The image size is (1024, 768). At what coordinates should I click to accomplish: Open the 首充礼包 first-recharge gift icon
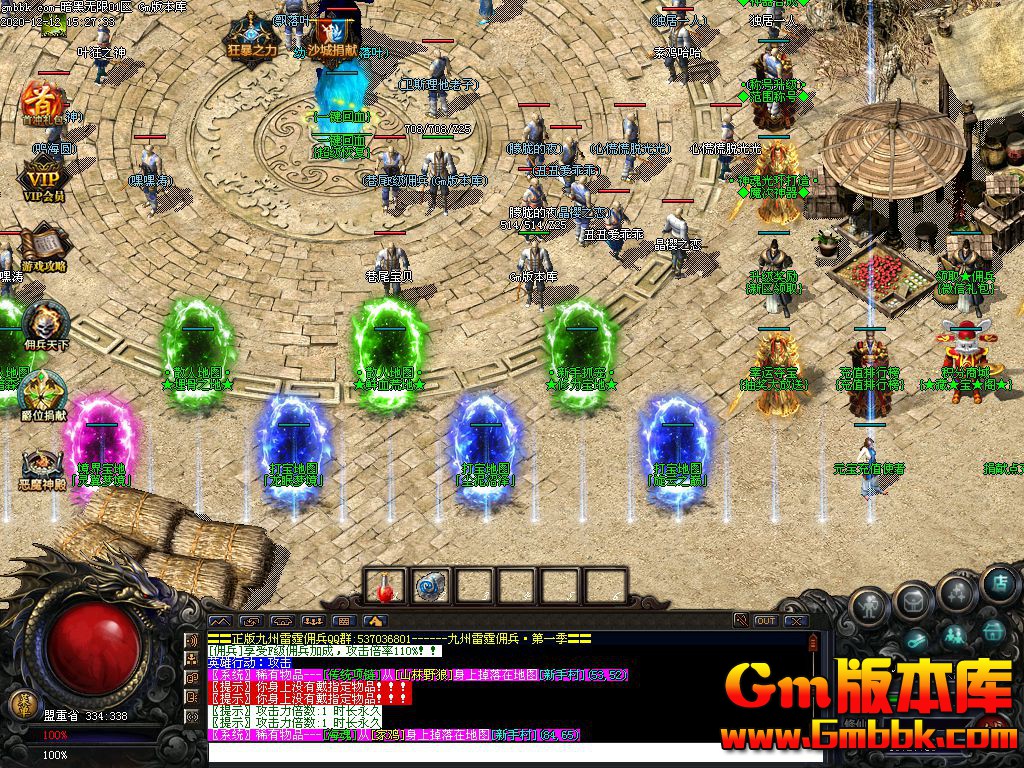[x=42, y=101]
